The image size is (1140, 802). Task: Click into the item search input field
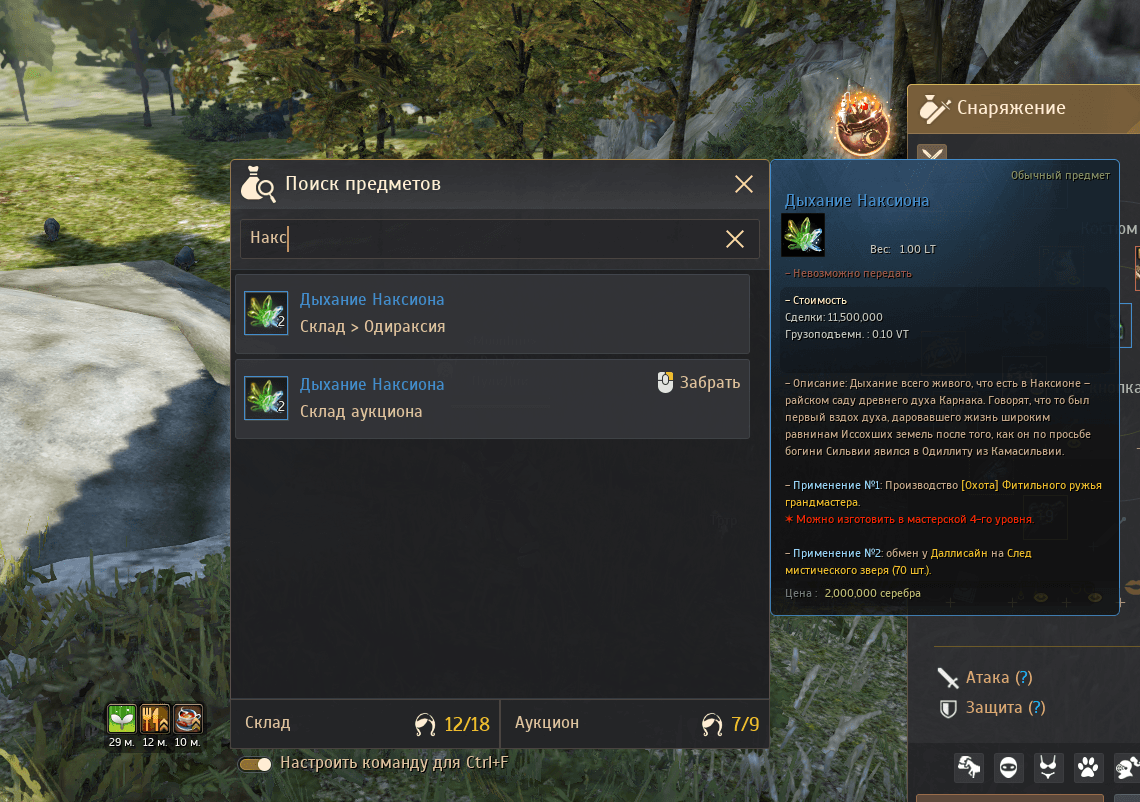click(x=480, y=239)
